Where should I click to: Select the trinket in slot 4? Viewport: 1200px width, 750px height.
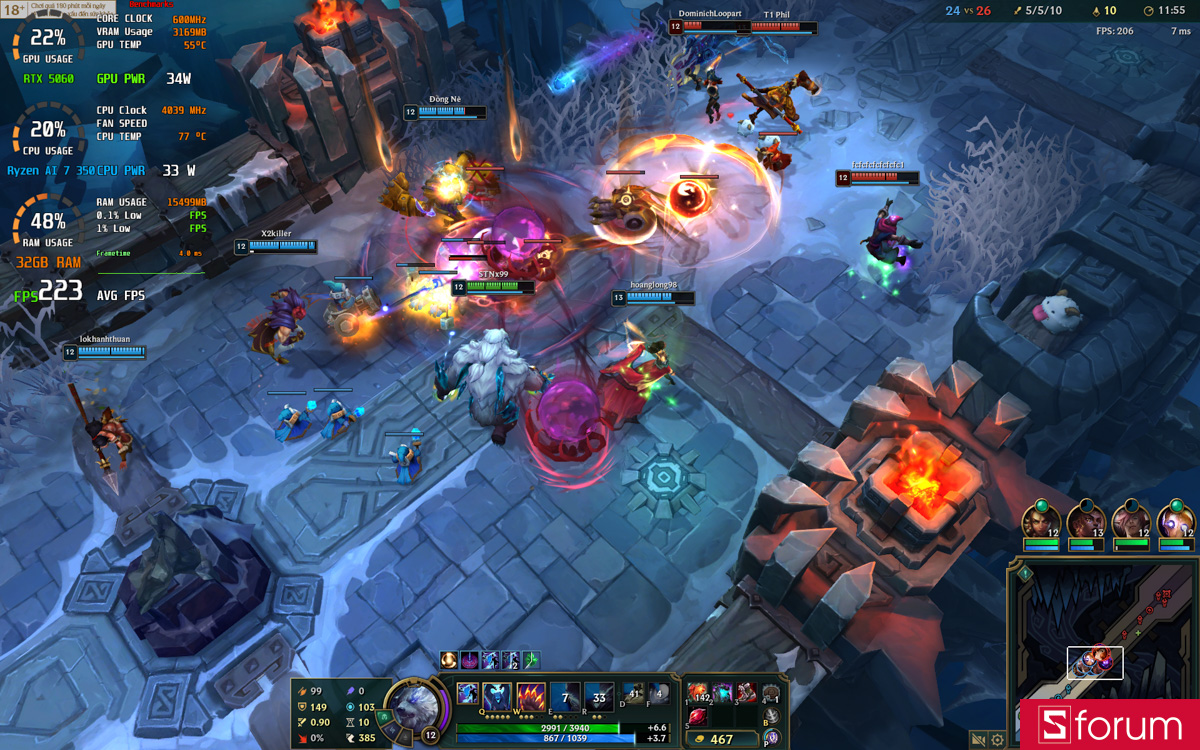[x=771, y=693]
